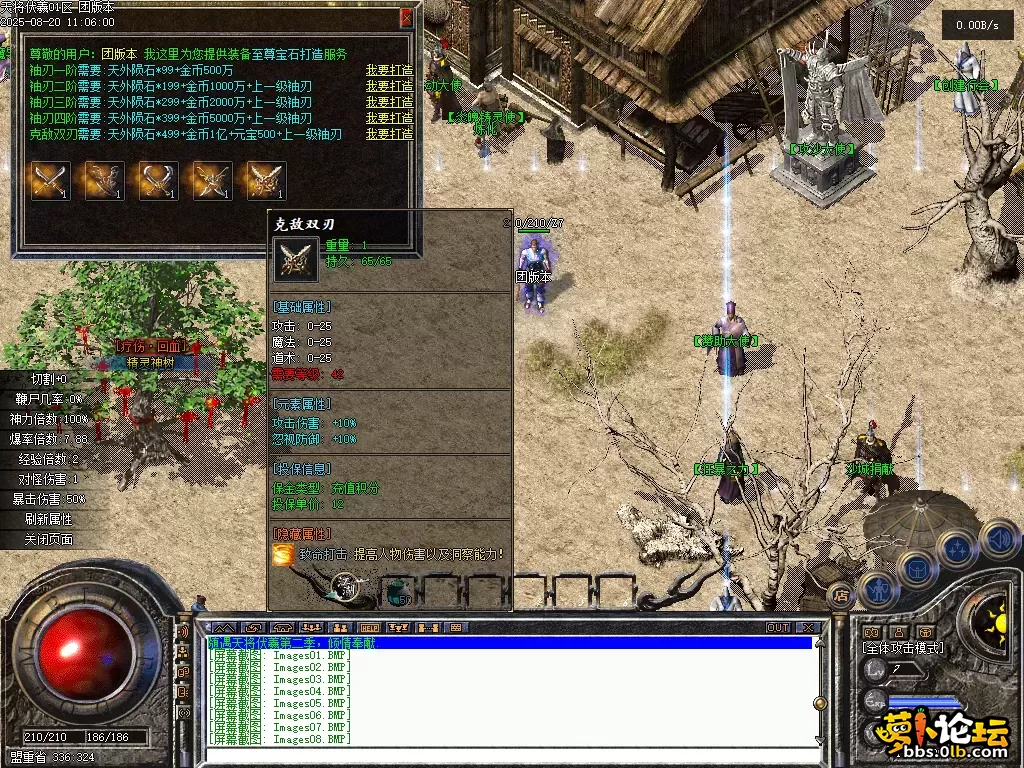This screenshot has height=768, width=1024.
Task: Toggle sound with the speaker button
Action: (x=998, y=540)
